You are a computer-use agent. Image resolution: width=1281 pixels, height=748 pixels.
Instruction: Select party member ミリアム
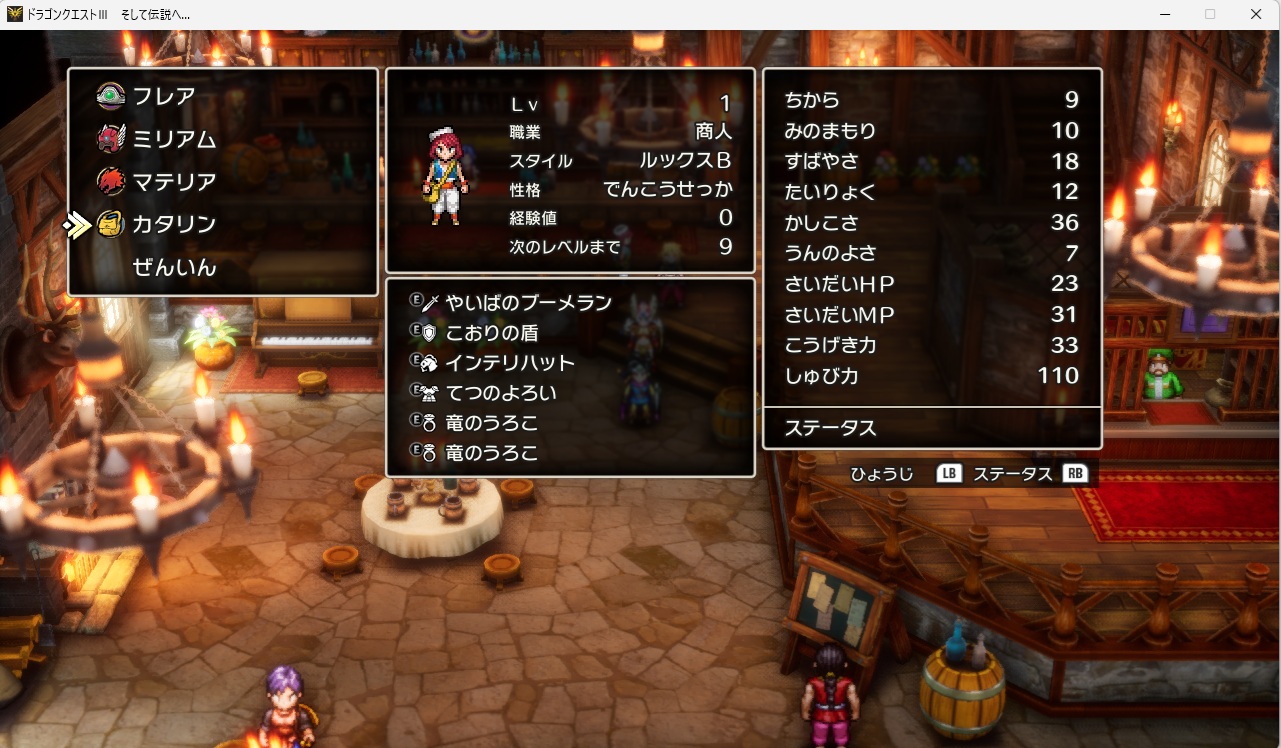click(x=174, y=140)
